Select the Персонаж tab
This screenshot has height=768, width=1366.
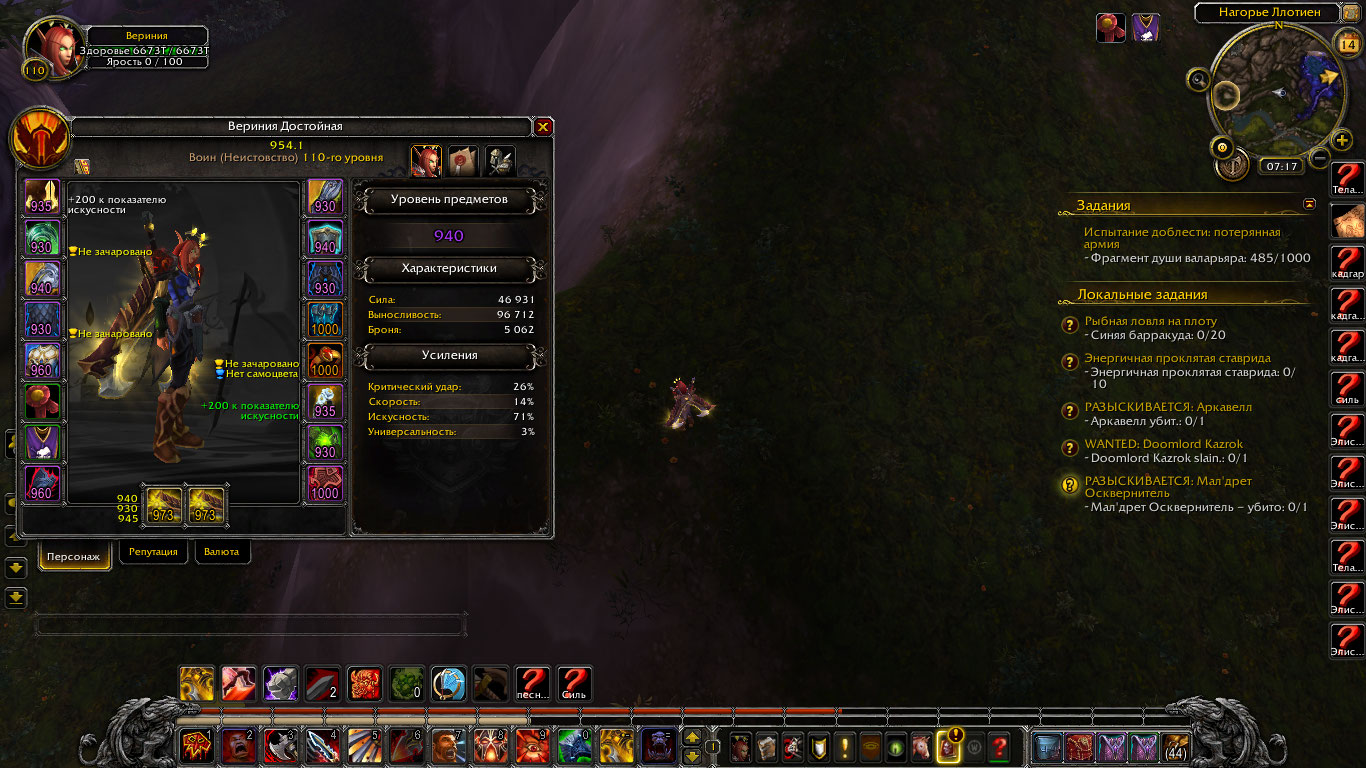coord(75,556)
